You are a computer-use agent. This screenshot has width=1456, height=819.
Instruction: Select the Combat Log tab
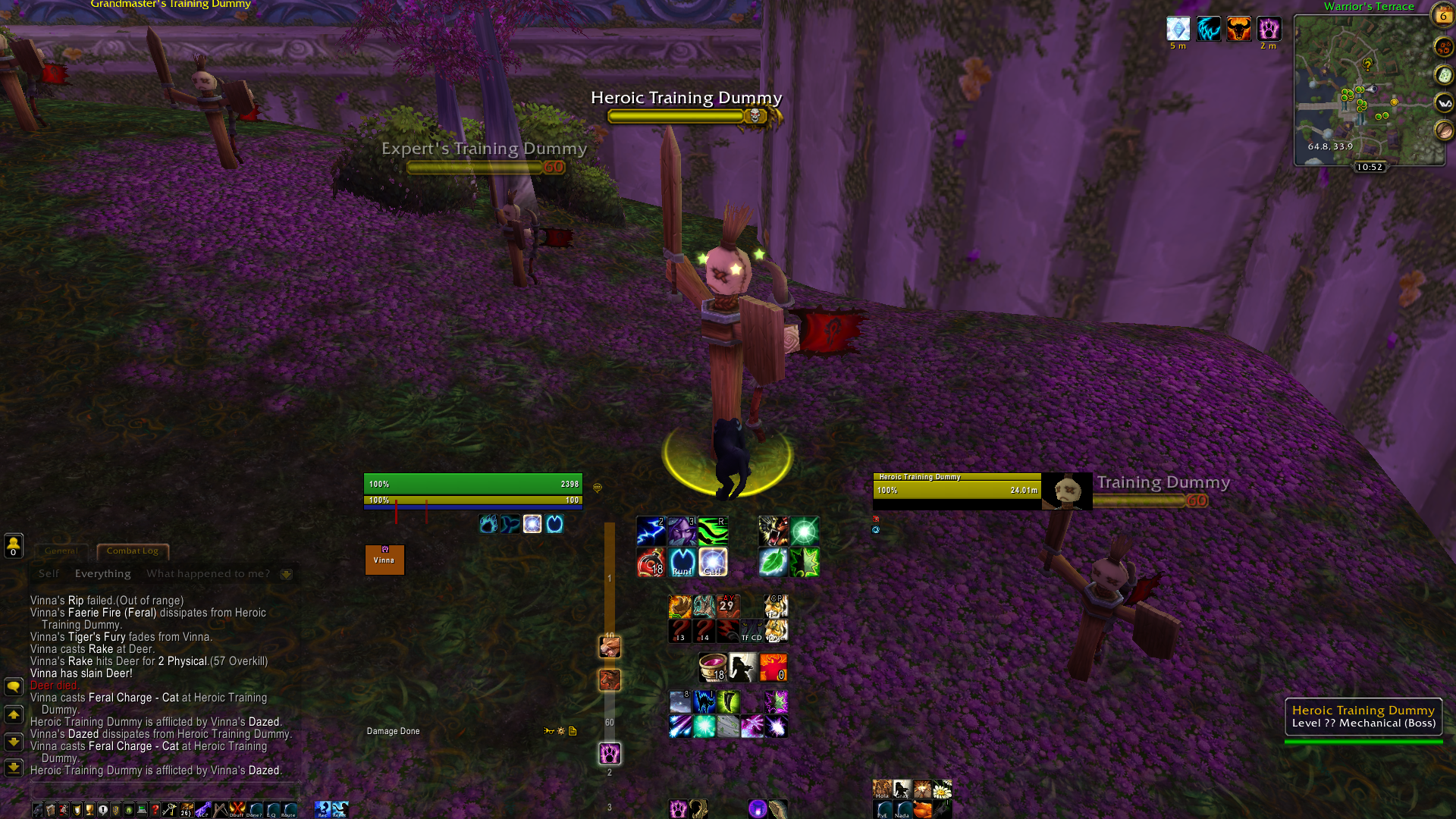(x=132, y=551)
